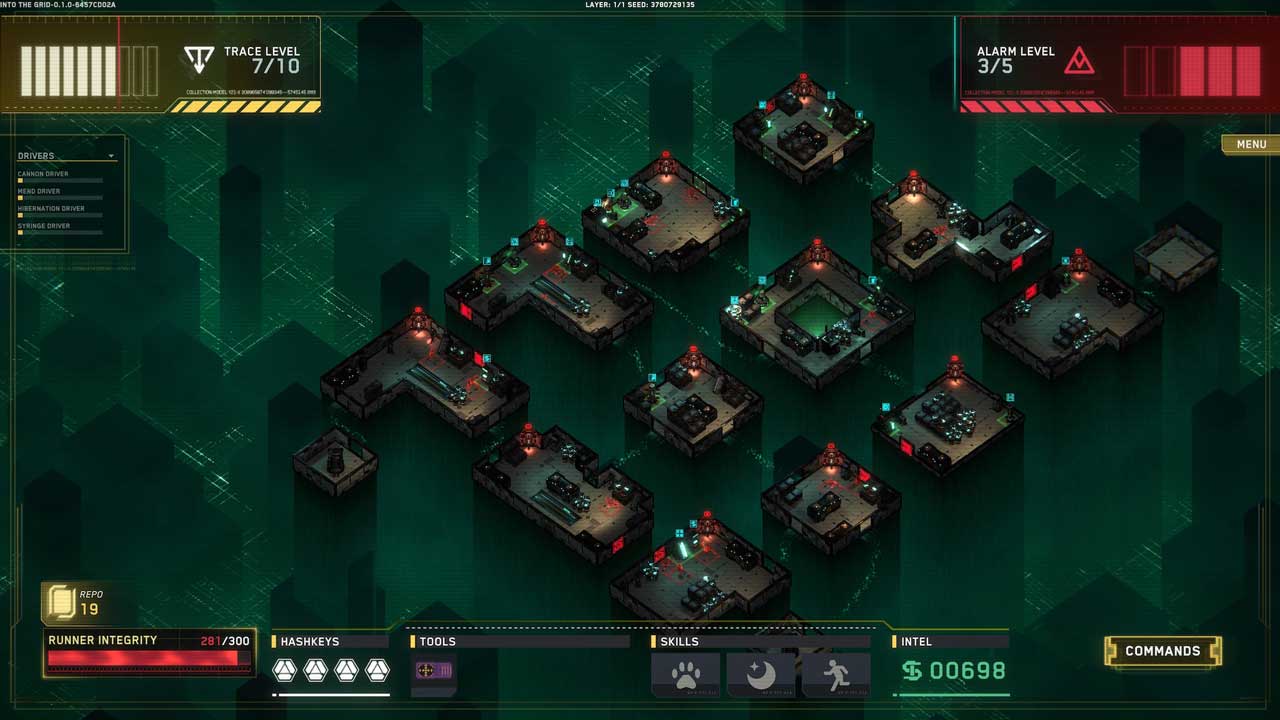Activate the crescent moon skill
The image size is (1280, 720).
pyautogui.click(x=760, y=674)
